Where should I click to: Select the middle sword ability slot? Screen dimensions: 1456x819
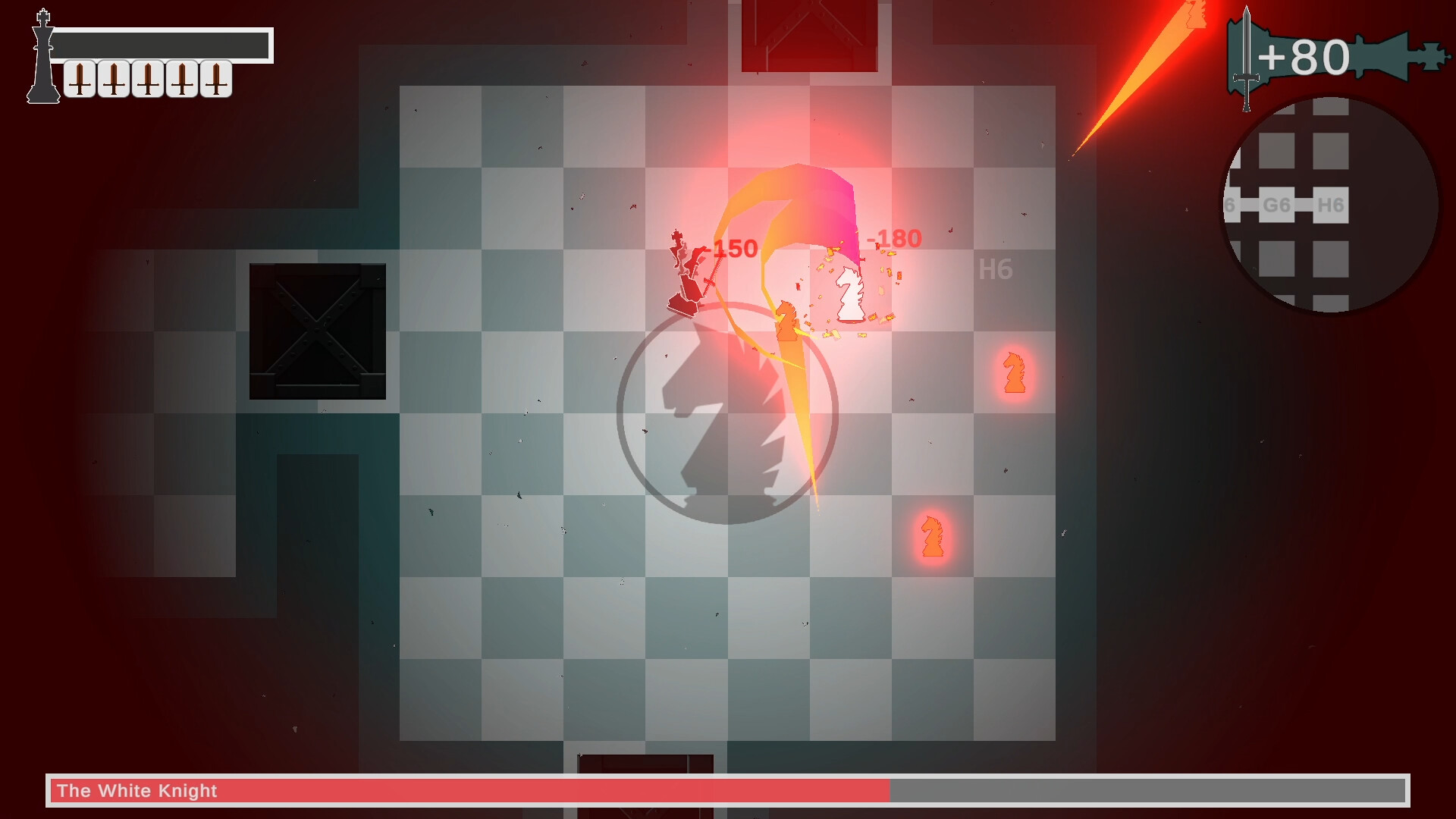[147, 79]
